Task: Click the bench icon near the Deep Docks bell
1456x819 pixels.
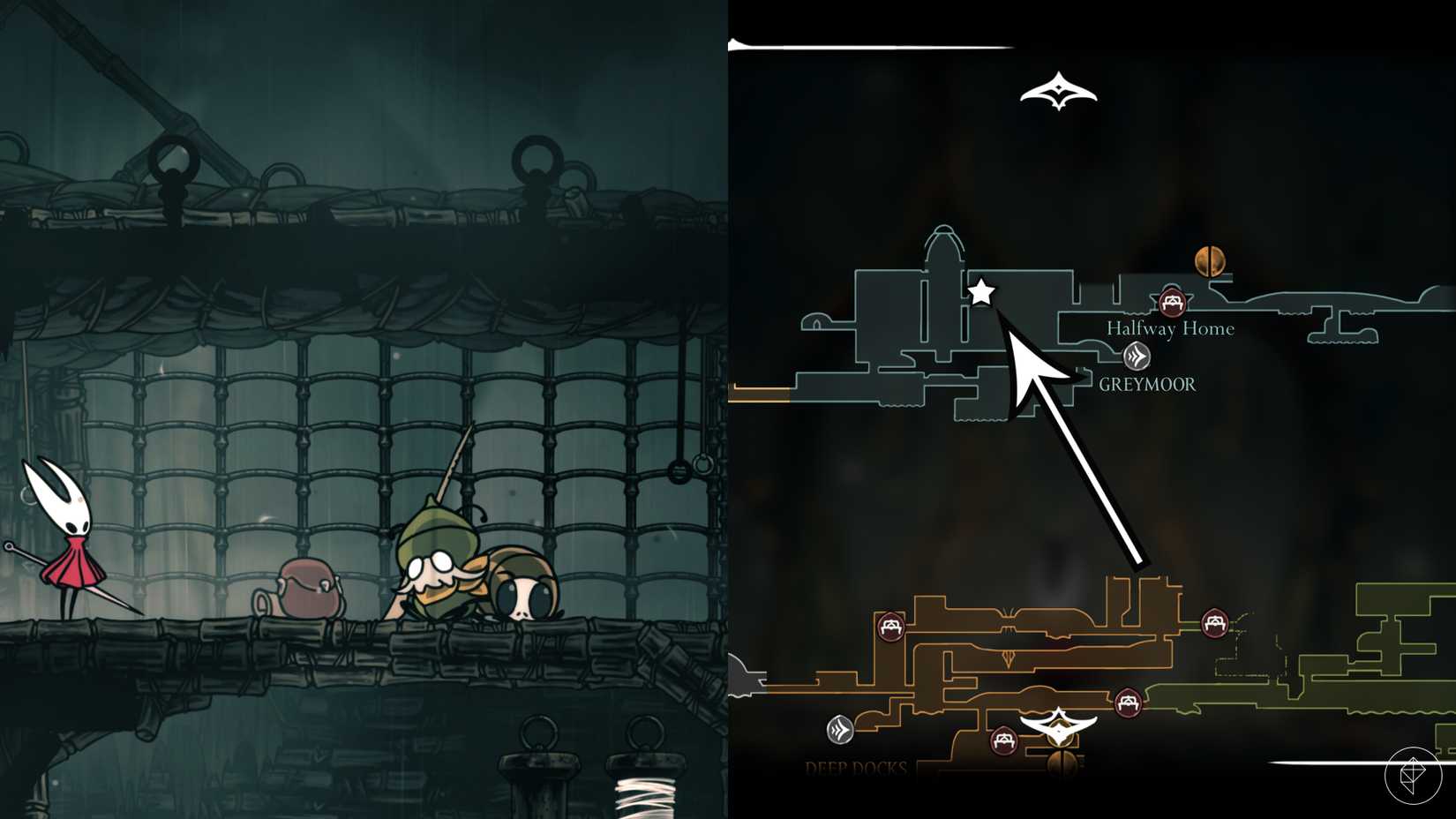Action: click(x=1004, y=739)
